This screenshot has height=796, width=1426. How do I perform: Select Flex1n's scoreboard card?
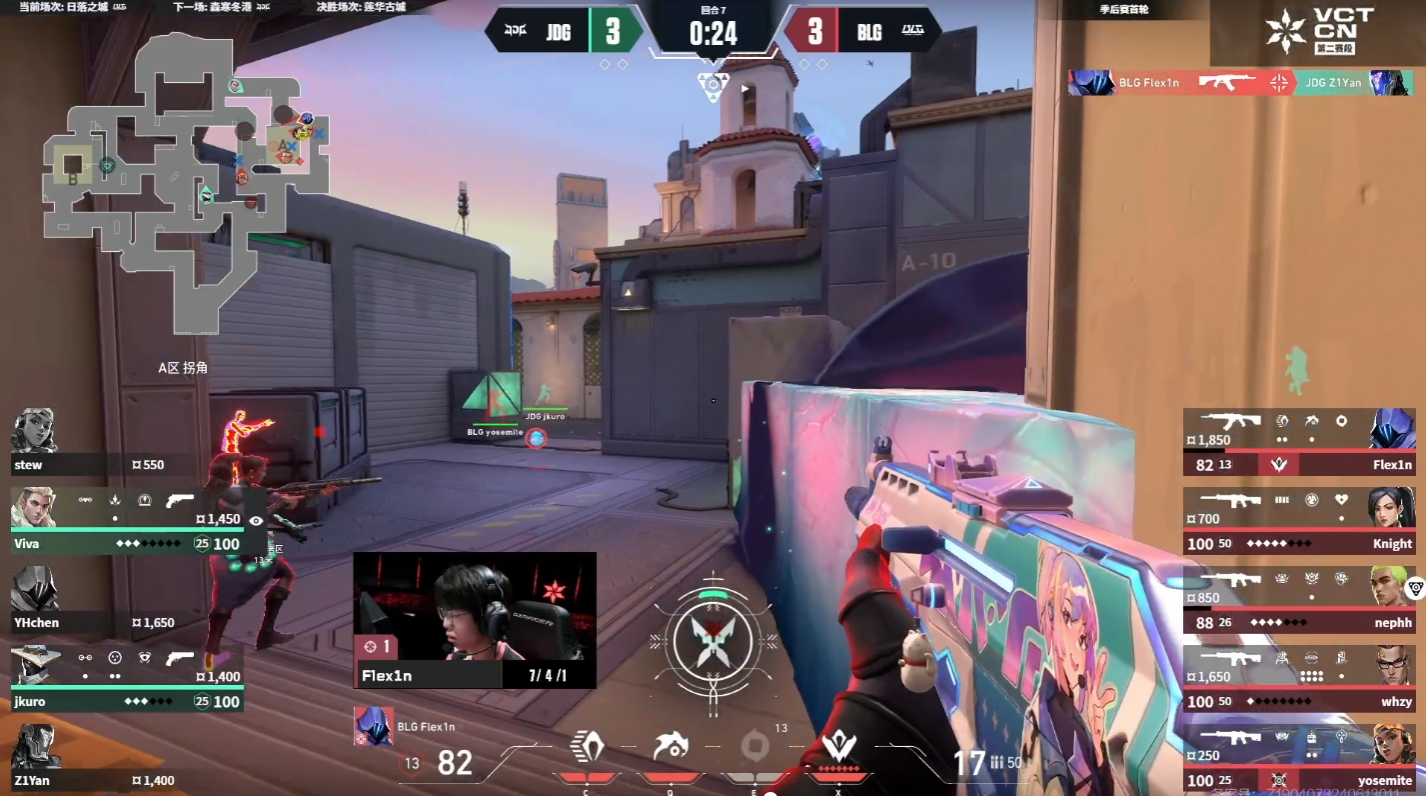(x=1299, y=442)
